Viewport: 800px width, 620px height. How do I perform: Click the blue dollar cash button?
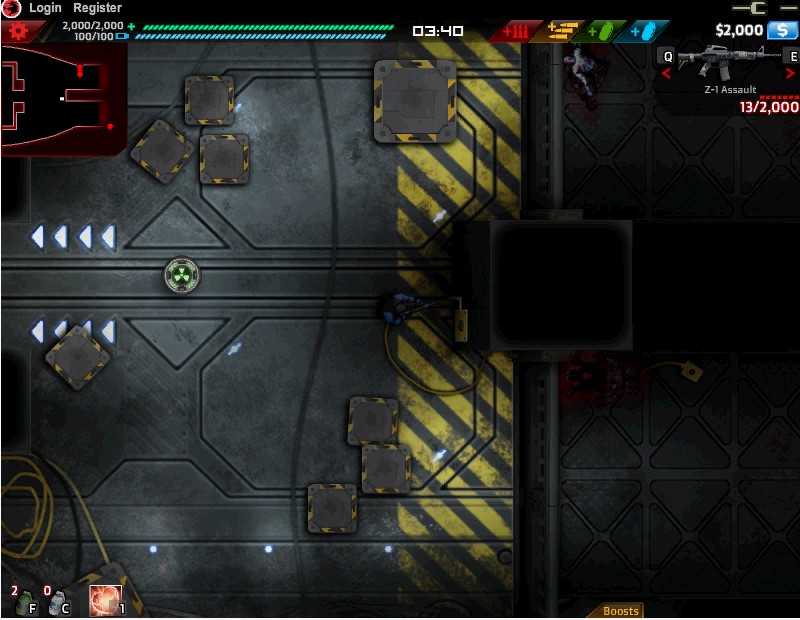pyautogui.click(x=782, y=30)
